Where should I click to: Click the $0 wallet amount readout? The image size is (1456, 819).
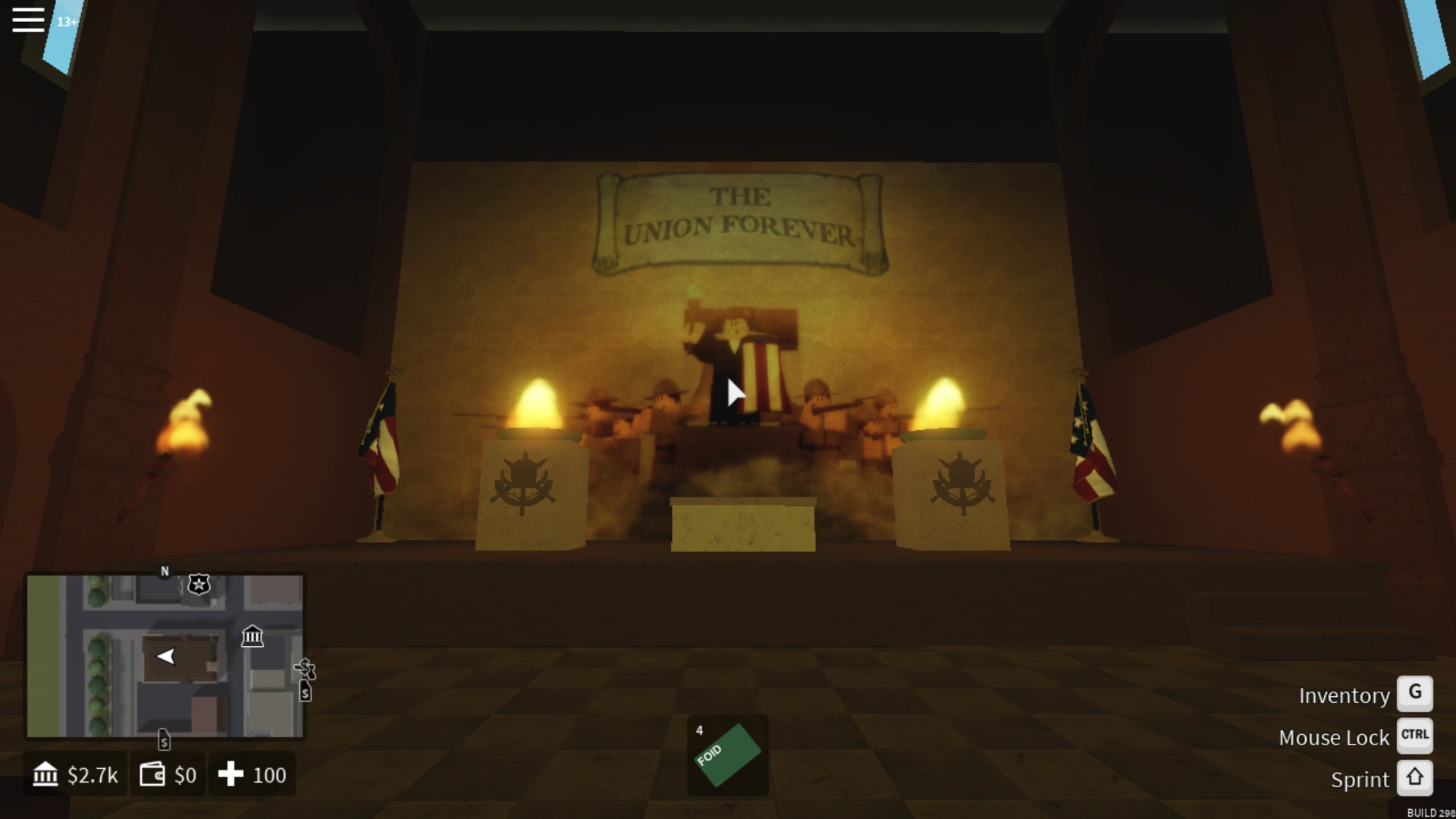pyautogui.click(x=184, y=774)
